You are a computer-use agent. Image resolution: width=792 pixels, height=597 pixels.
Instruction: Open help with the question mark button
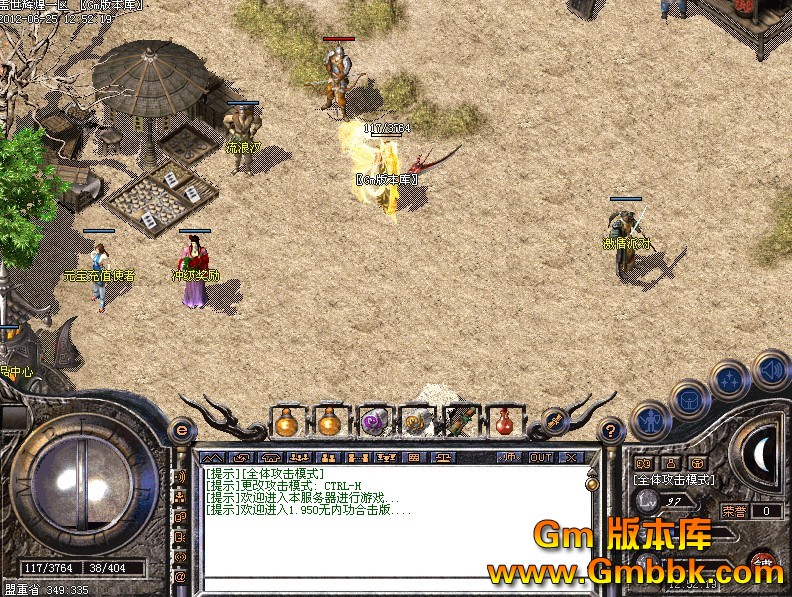[x=611, y=431]
